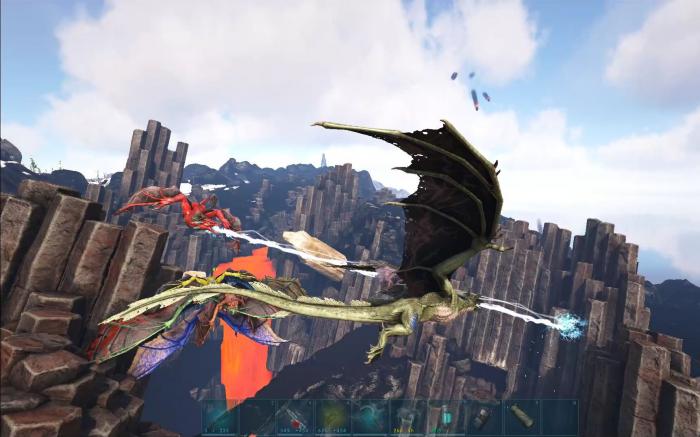Select the yellow-green item hotbar slot
This screenshot has height=437, width=700.
(332, 416)
